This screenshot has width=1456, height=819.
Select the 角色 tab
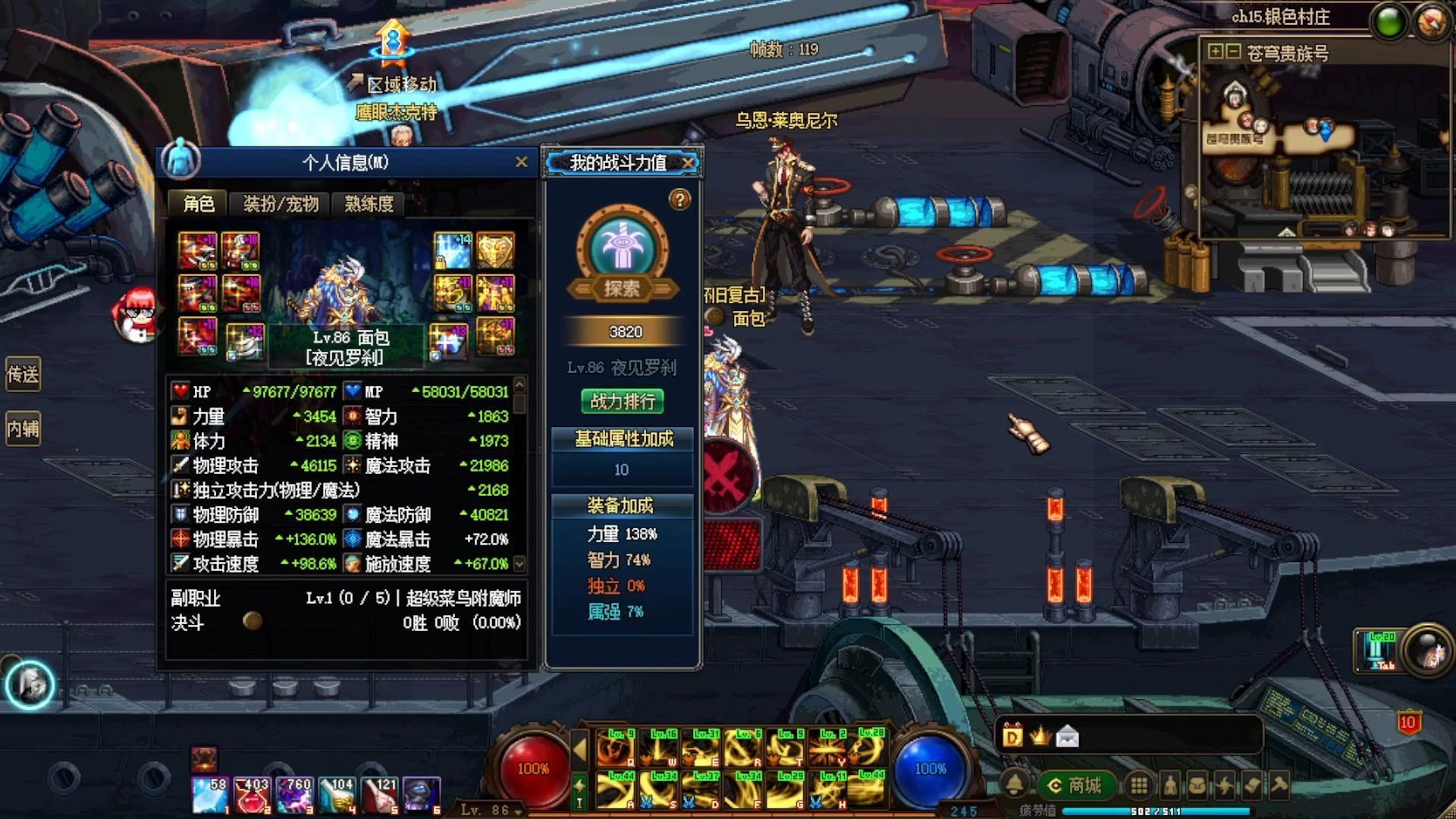(x=199, y=204)
